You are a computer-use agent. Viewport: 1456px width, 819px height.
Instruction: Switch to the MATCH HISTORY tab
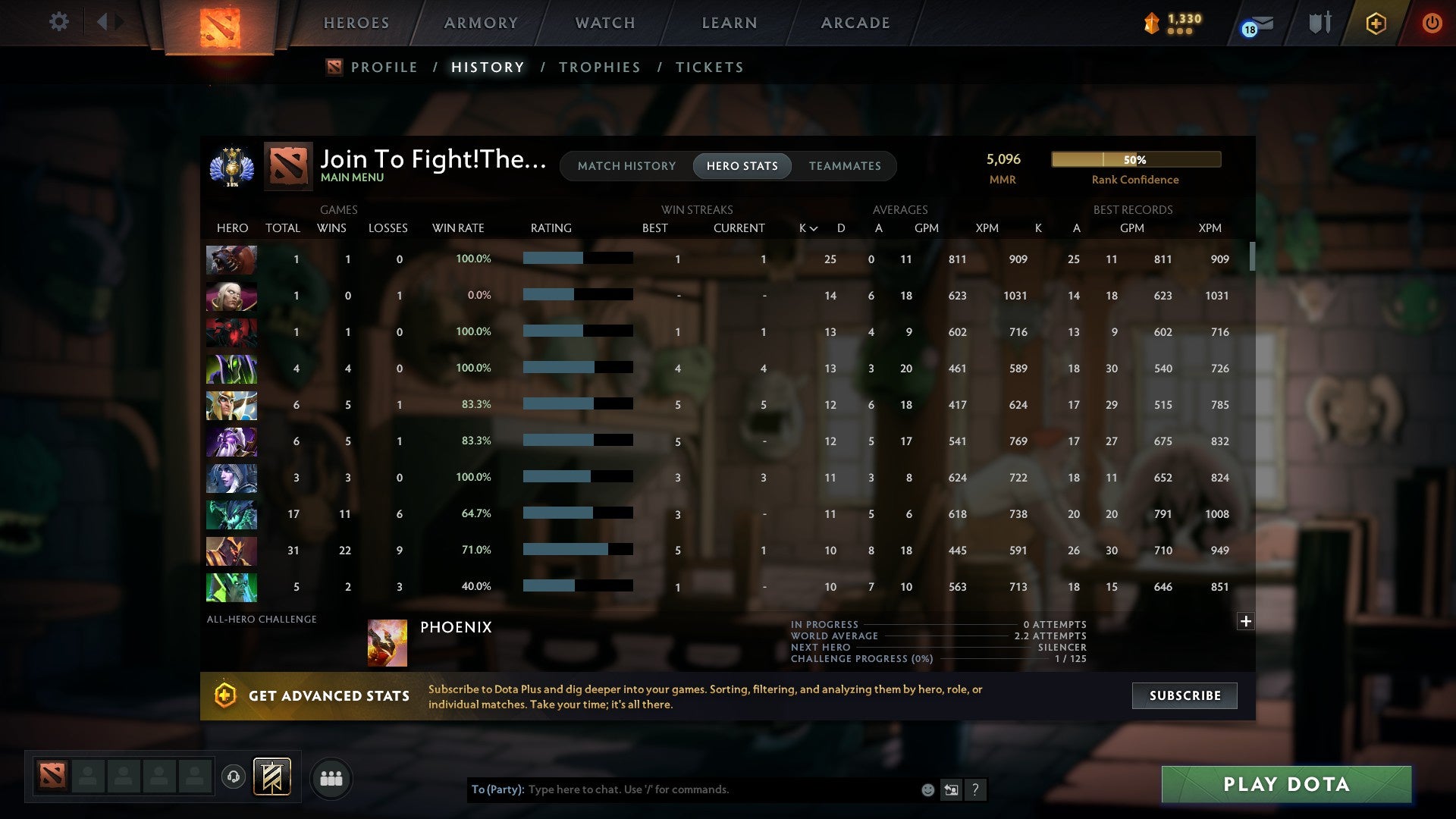click(626, 166)
